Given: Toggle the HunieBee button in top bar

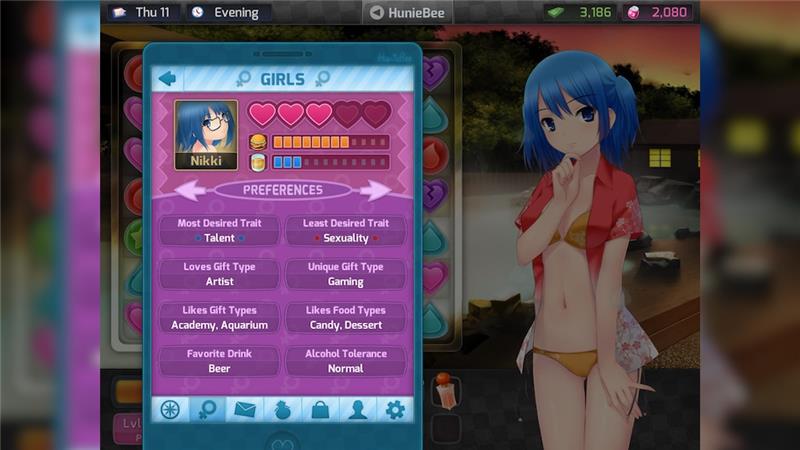Looking at the screenshot, I should 408,13.
